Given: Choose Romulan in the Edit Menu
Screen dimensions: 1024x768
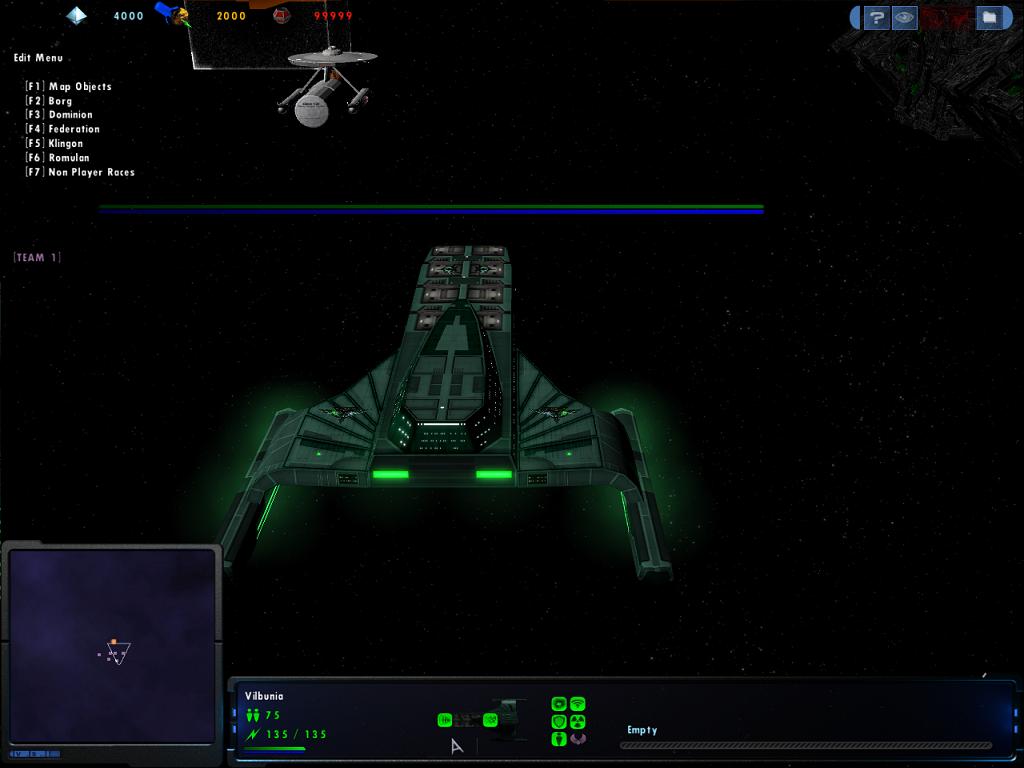Looking at the screenshot, I should click(68, 158).
